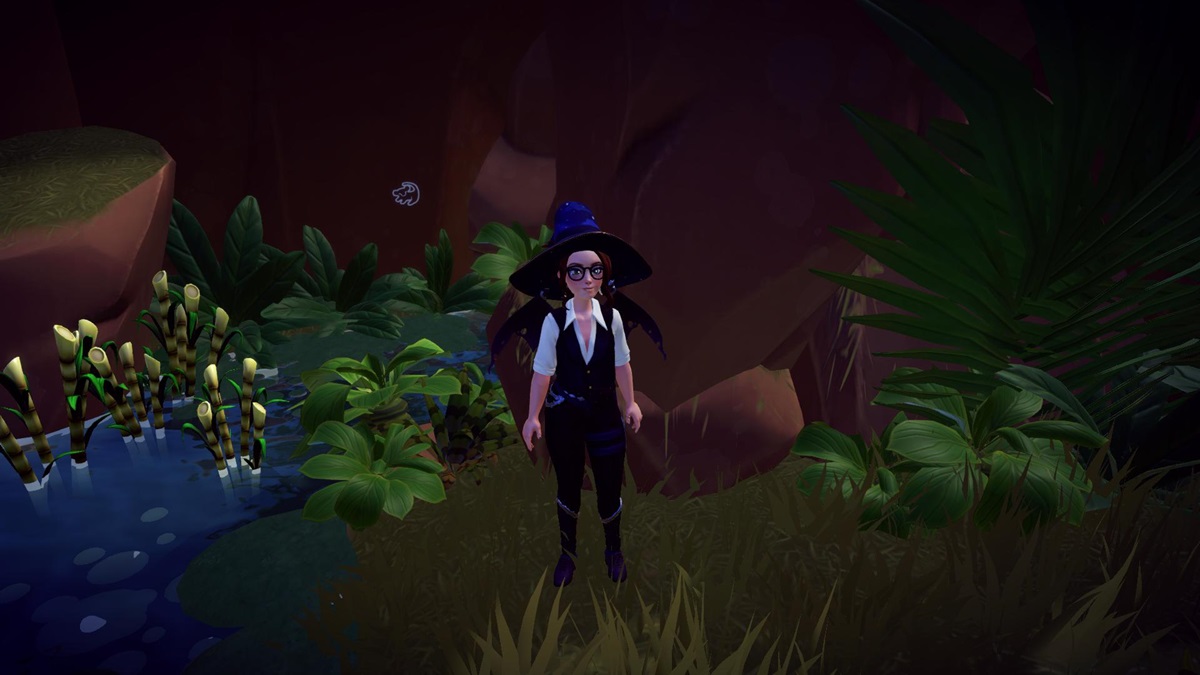Click the Simba lion cub marker icon
Viewport: 1200px width, 675px height.
[405, 193]
